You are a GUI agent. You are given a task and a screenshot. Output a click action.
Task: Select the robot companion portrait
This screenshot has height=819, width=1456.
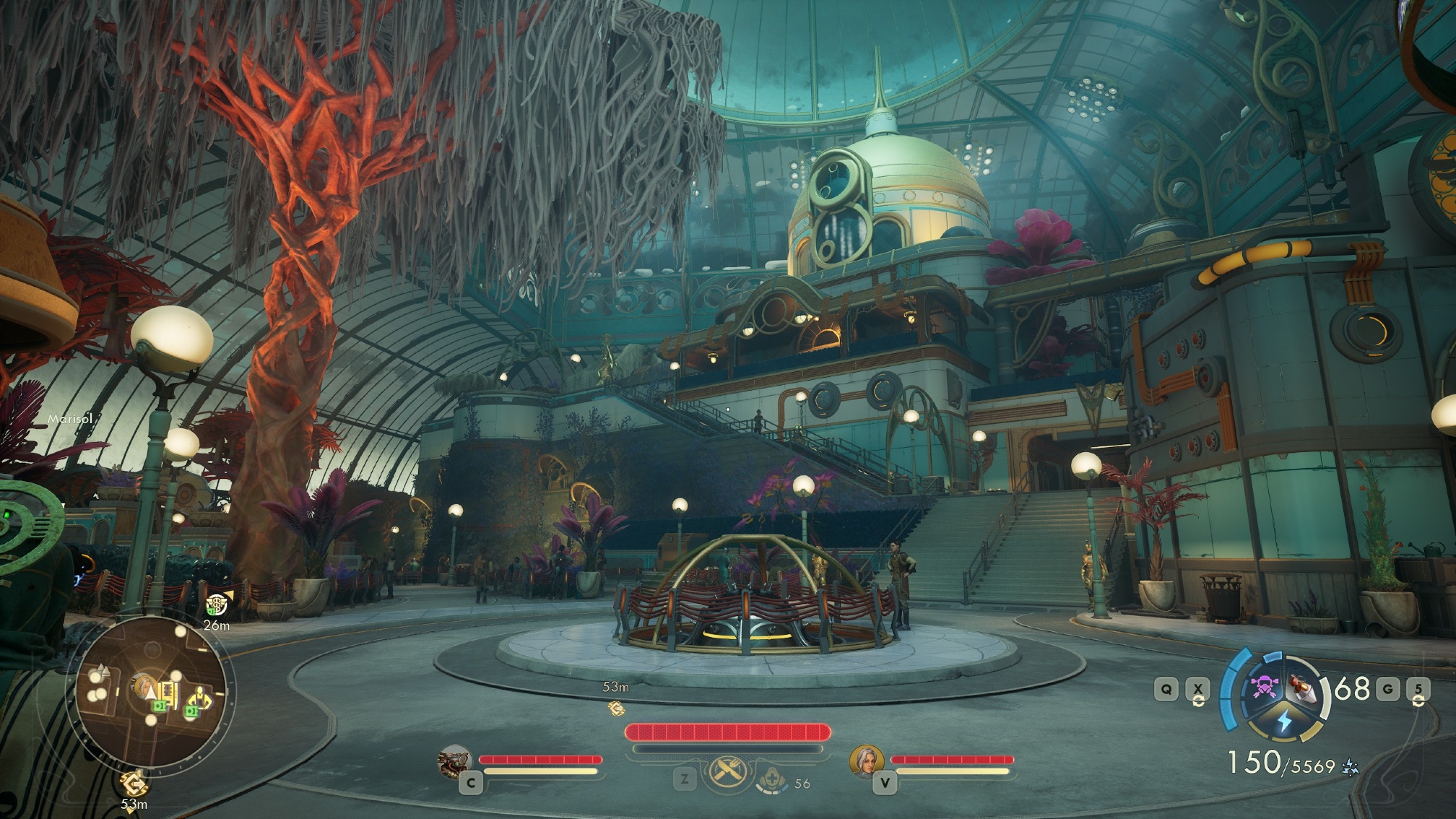[454, 761]
